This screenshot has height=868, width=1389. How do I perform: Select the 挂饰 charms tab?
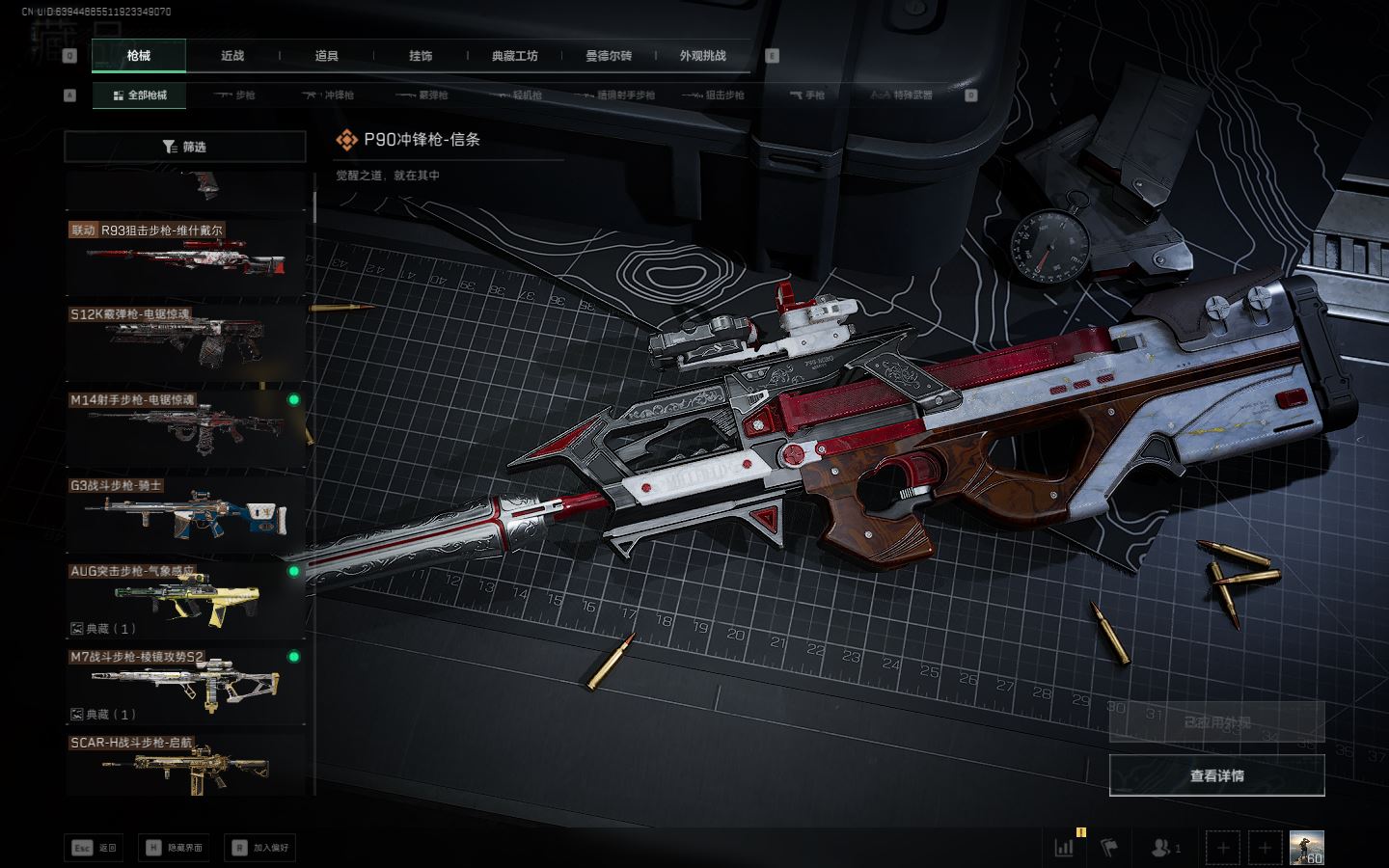421,56
